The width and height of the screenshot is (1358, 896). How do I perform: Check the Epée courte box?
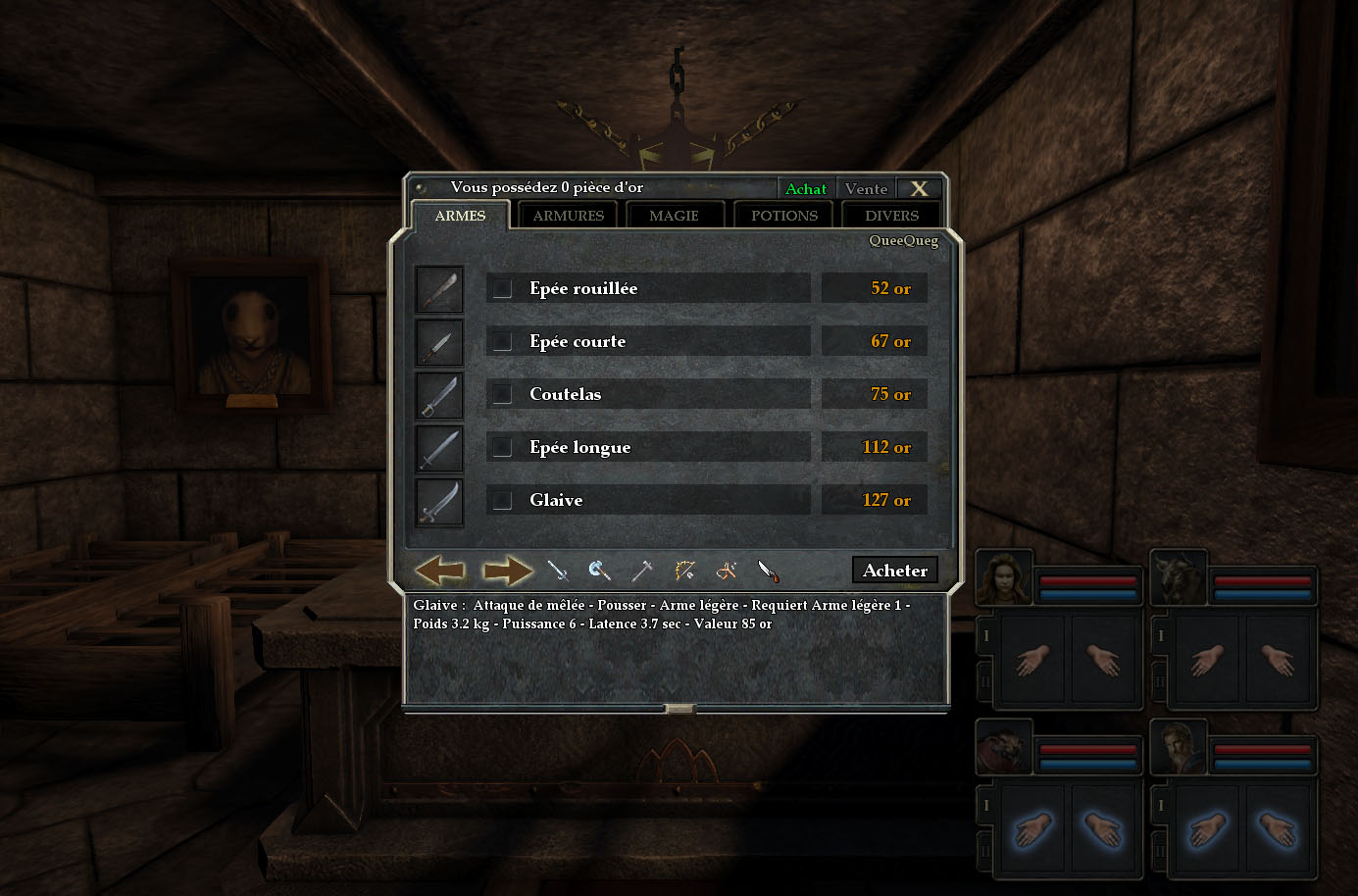click(x=502, y=341)
